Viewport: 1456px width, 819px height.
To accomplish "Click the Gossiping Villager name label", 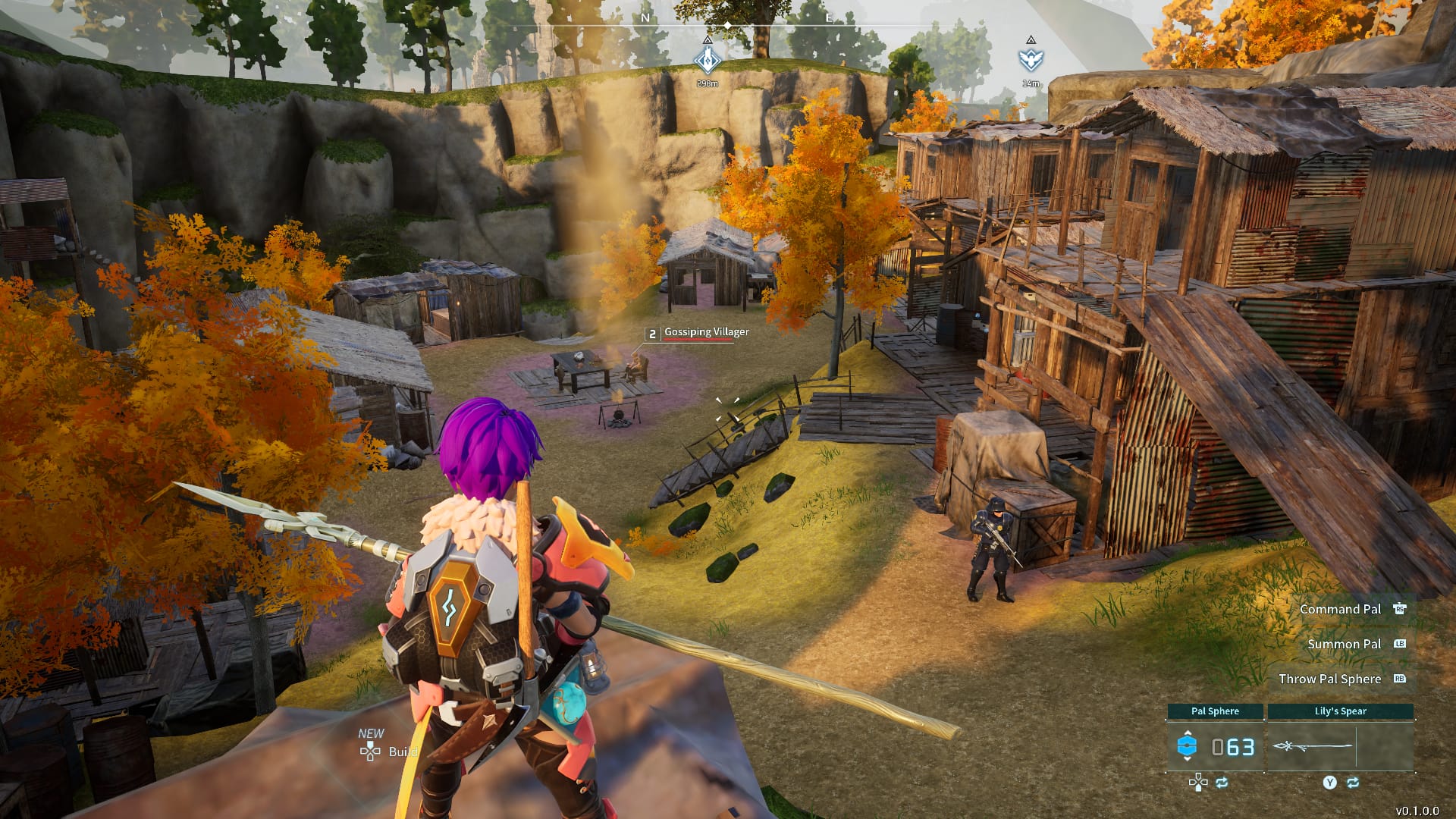I will [x=705, y=332].
